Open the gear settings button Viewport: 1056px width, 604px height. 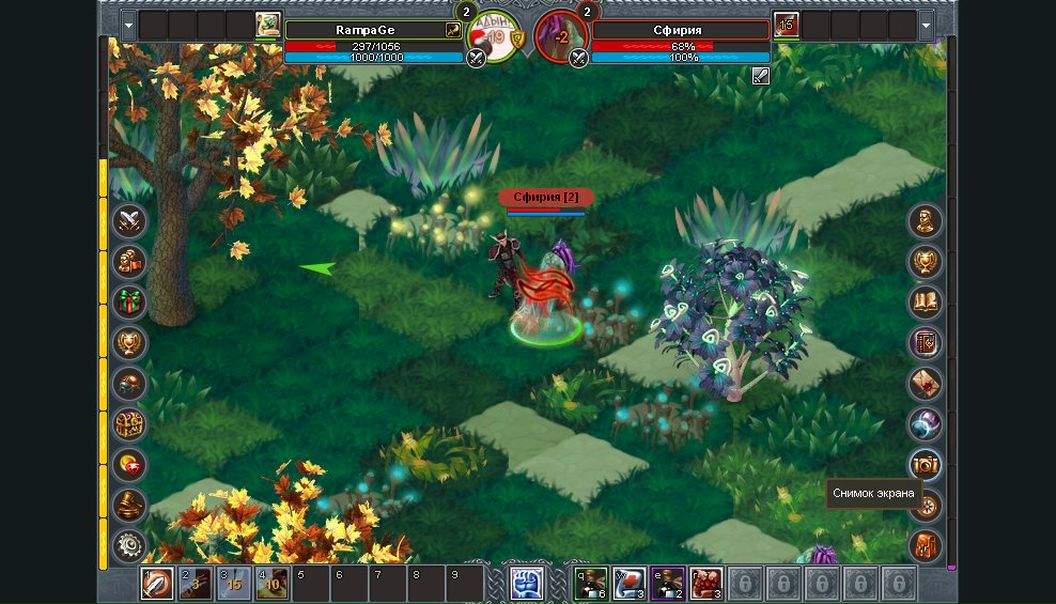(x=130, y=545)
